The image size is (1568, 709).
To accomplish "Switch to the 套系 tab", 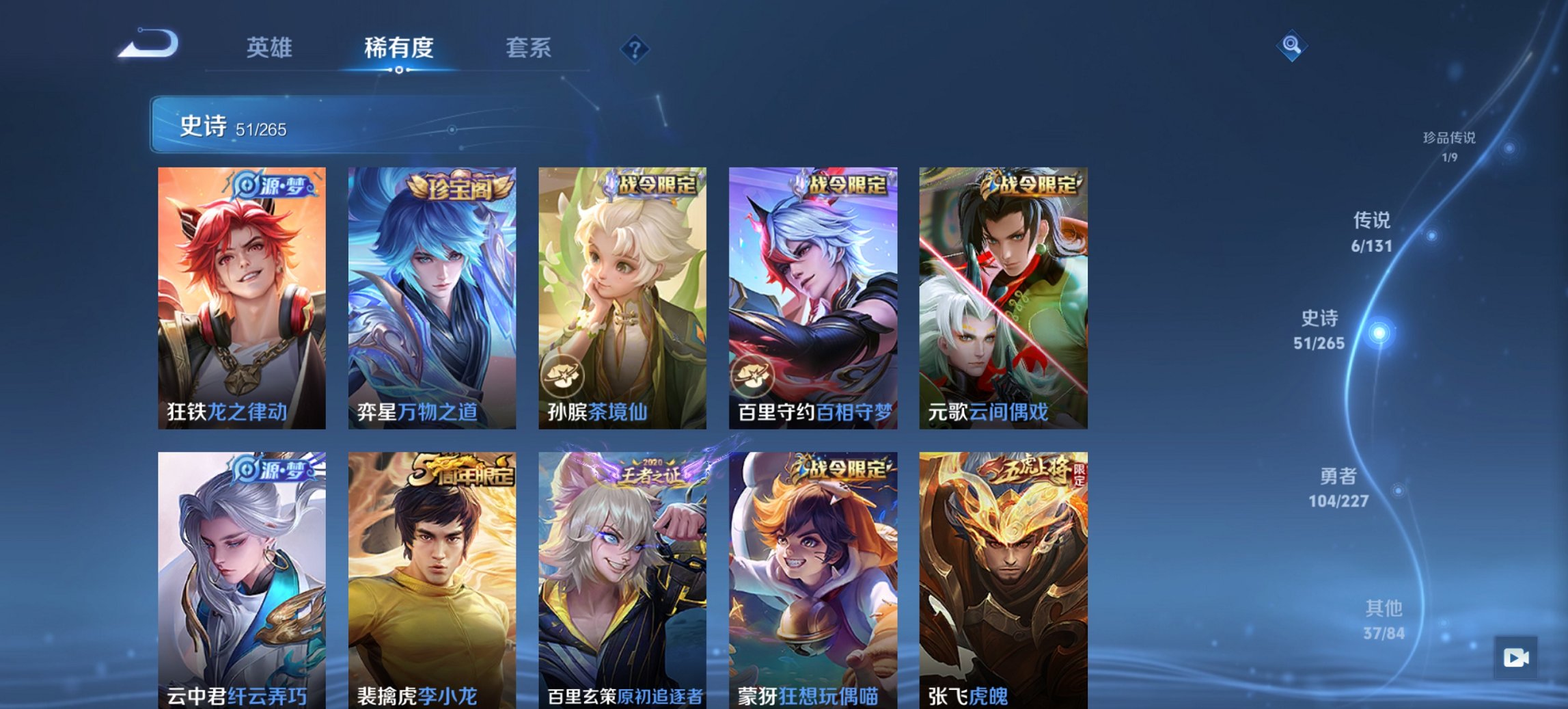I will point(529,48).
